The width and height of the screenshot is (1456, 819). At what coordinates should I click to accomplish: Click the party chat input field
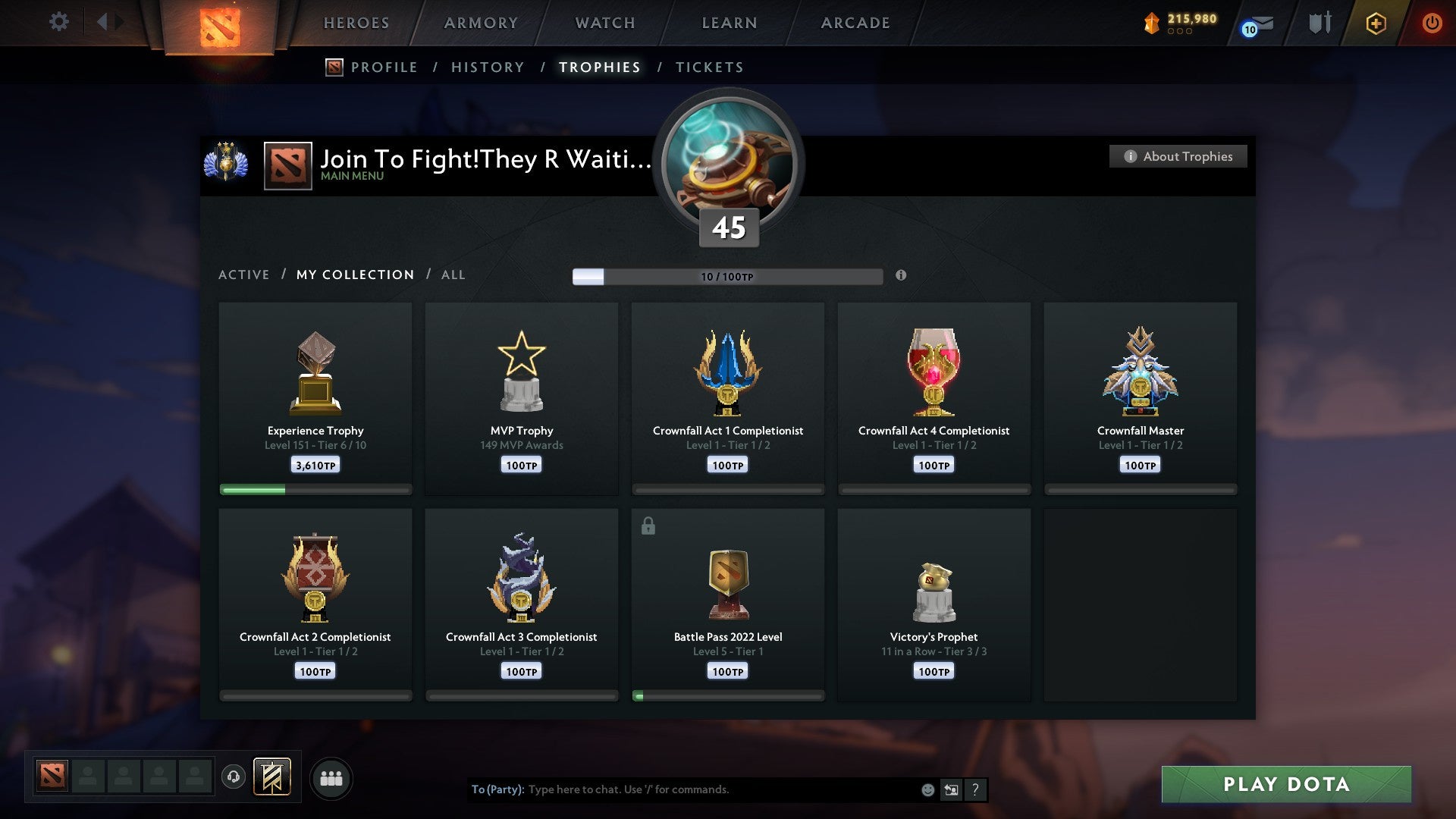[x=682, y=789]
